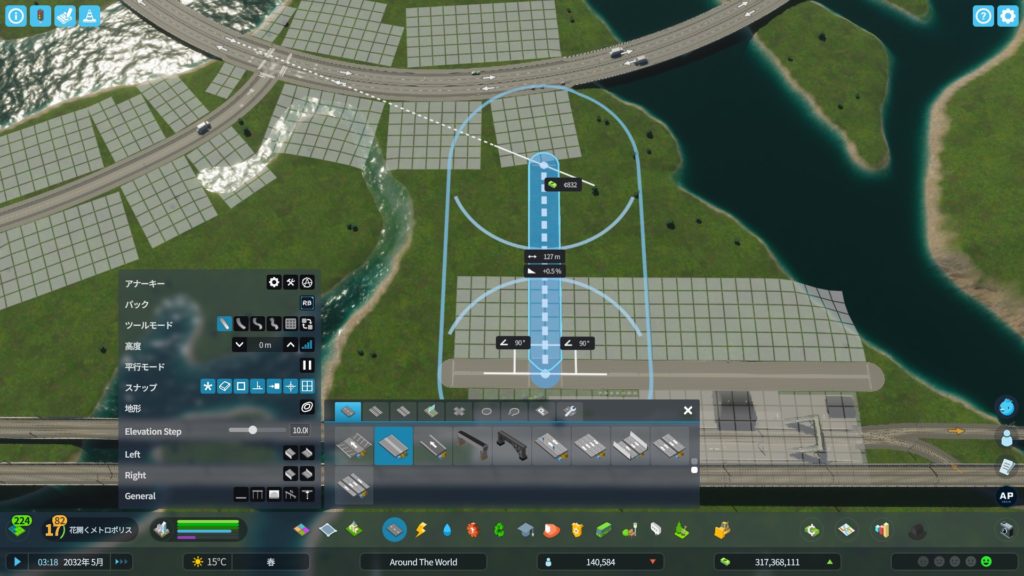Screen dimensions: 1024x576
Task: Switch to the road tools wrench tab
Action: click(x=568, y=411)
